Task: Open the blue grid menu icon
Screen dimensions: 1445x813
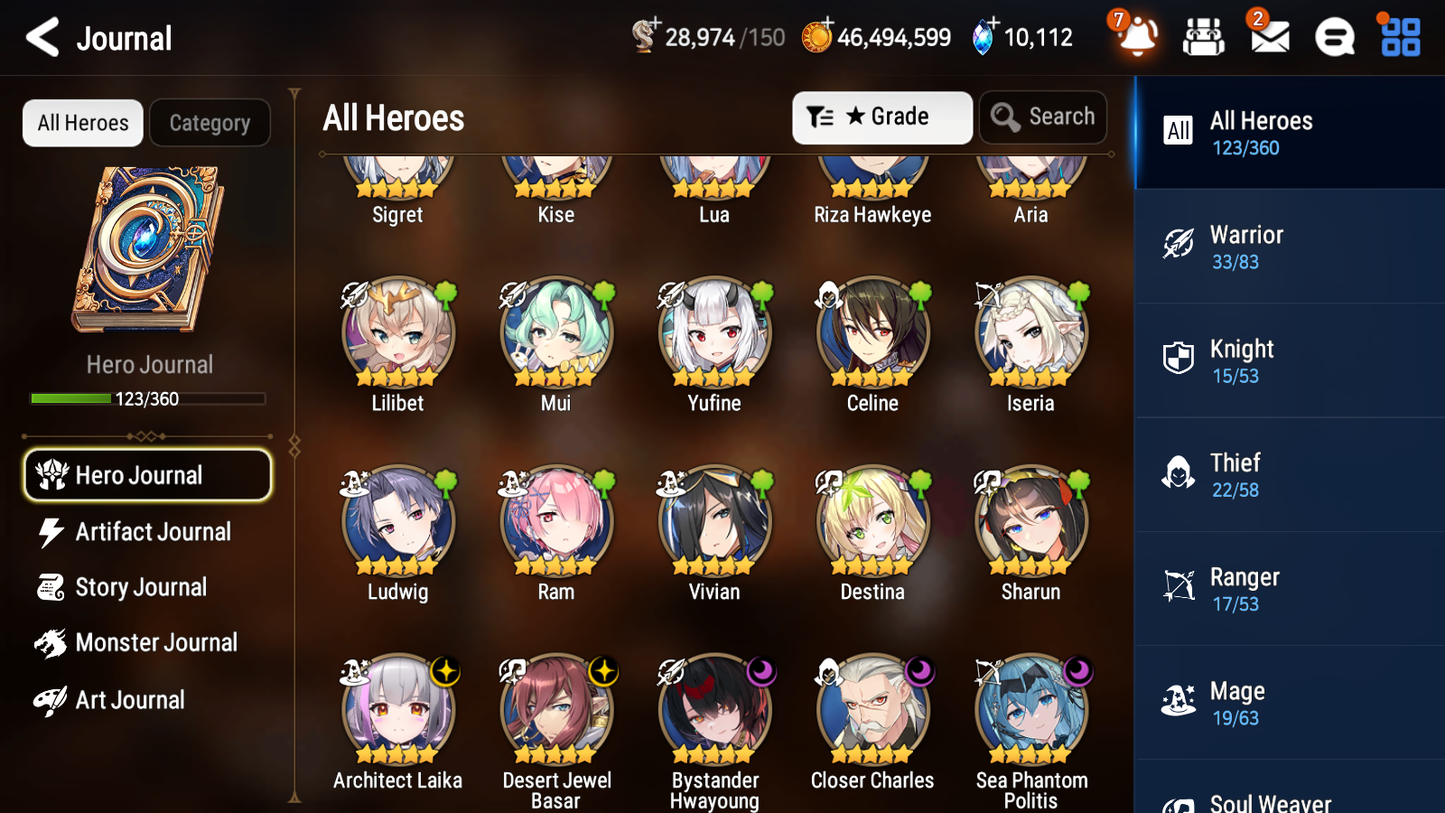Action: (1398, 36)
